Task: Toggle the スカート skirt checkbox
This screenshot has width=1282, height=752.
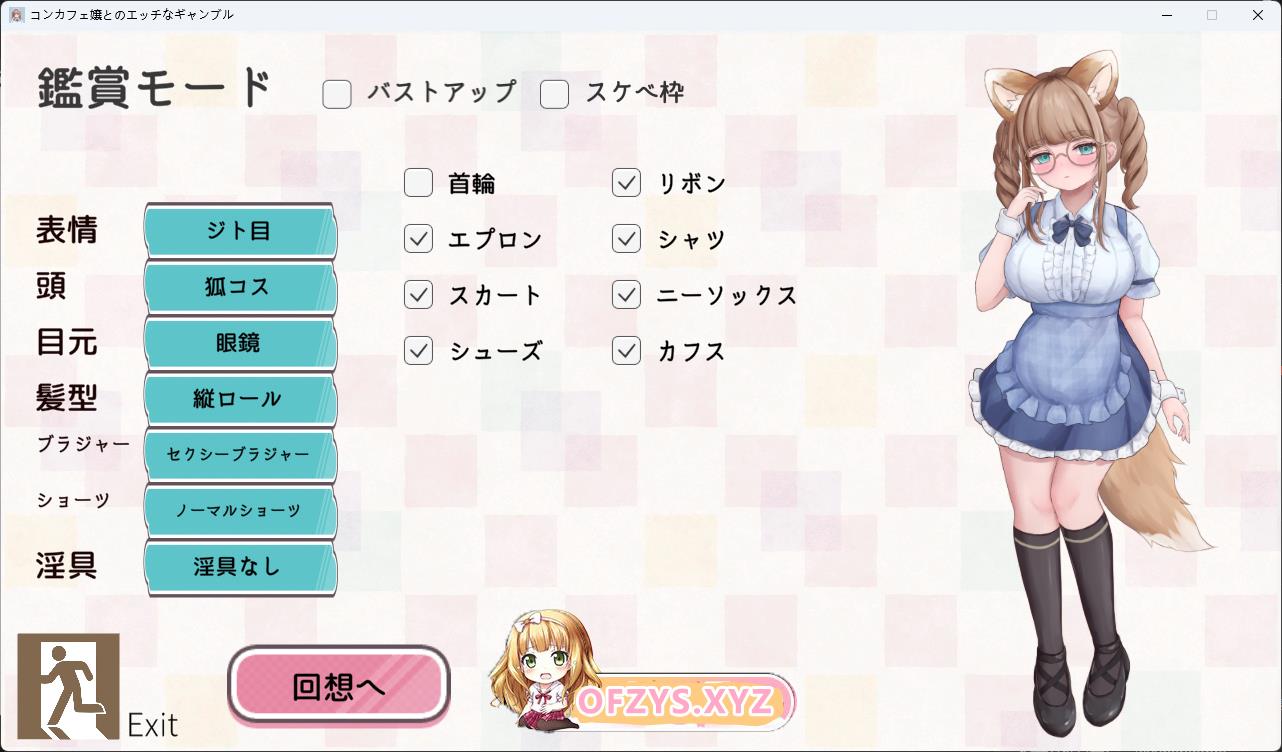Action: (x=419, y=295)
